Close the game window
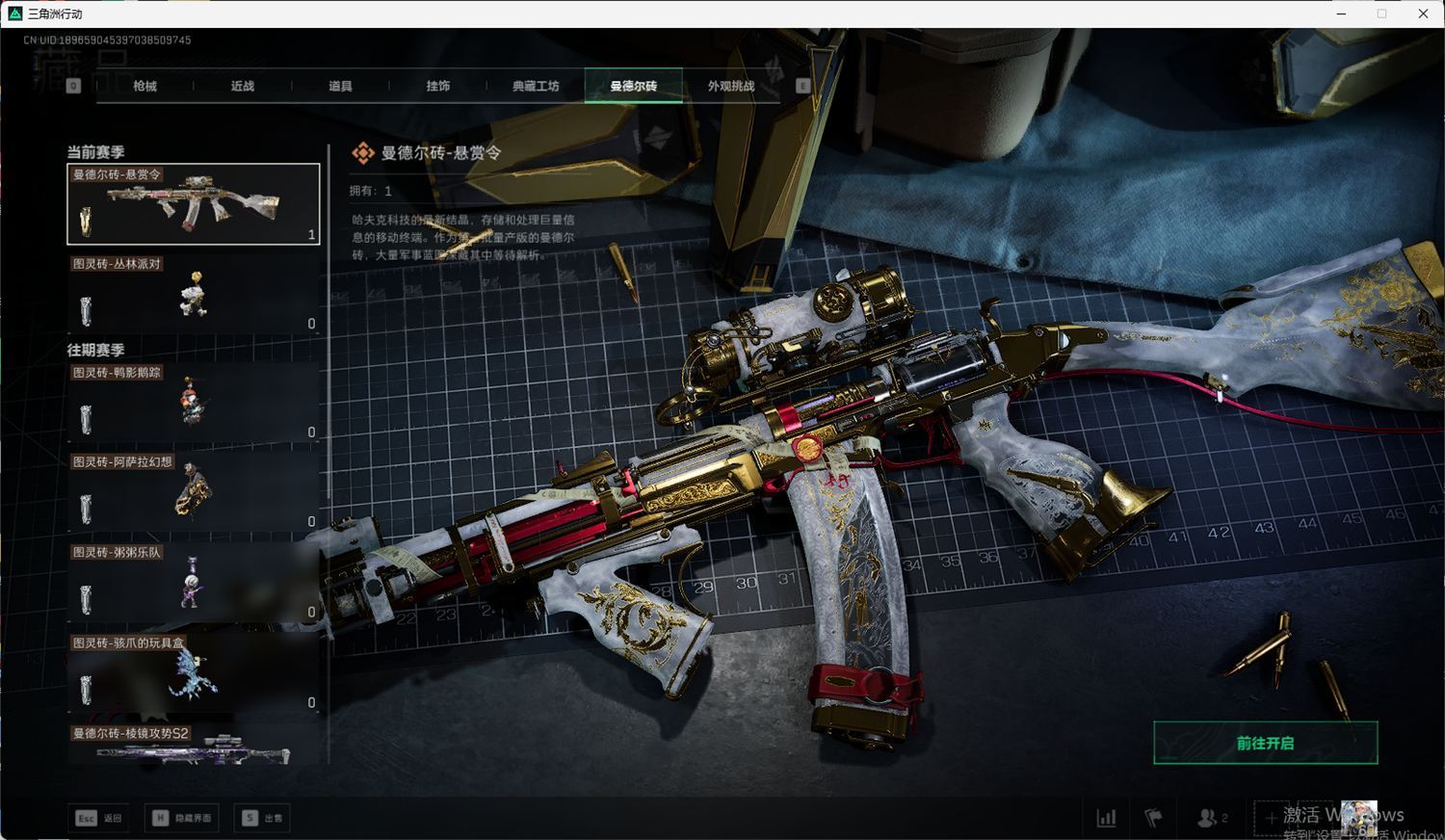The height and width of the screenshot is (840, 1445). pos(1423,13)
